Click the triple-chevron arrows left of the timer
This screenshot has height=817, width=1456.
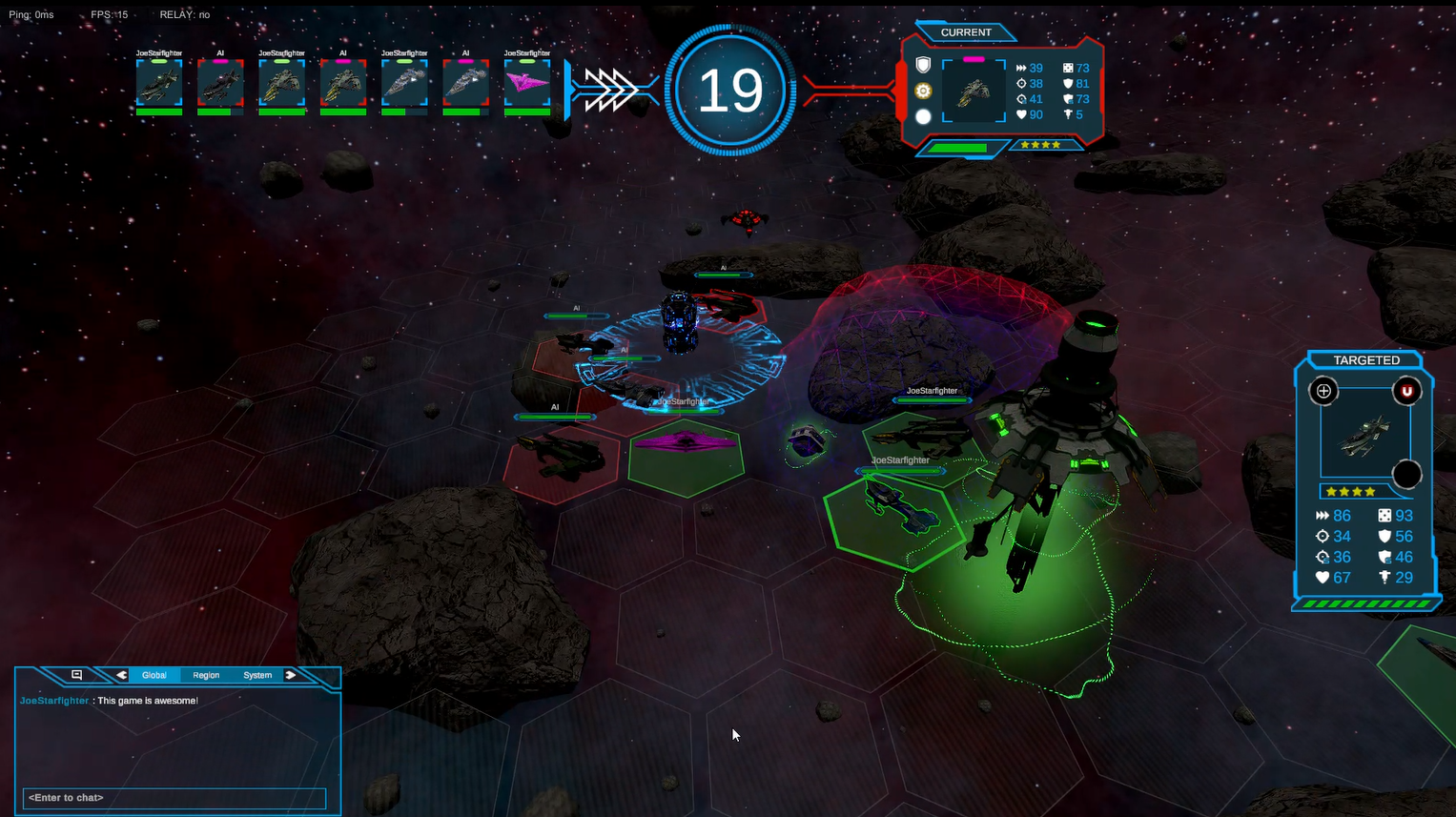click(613, 88)
